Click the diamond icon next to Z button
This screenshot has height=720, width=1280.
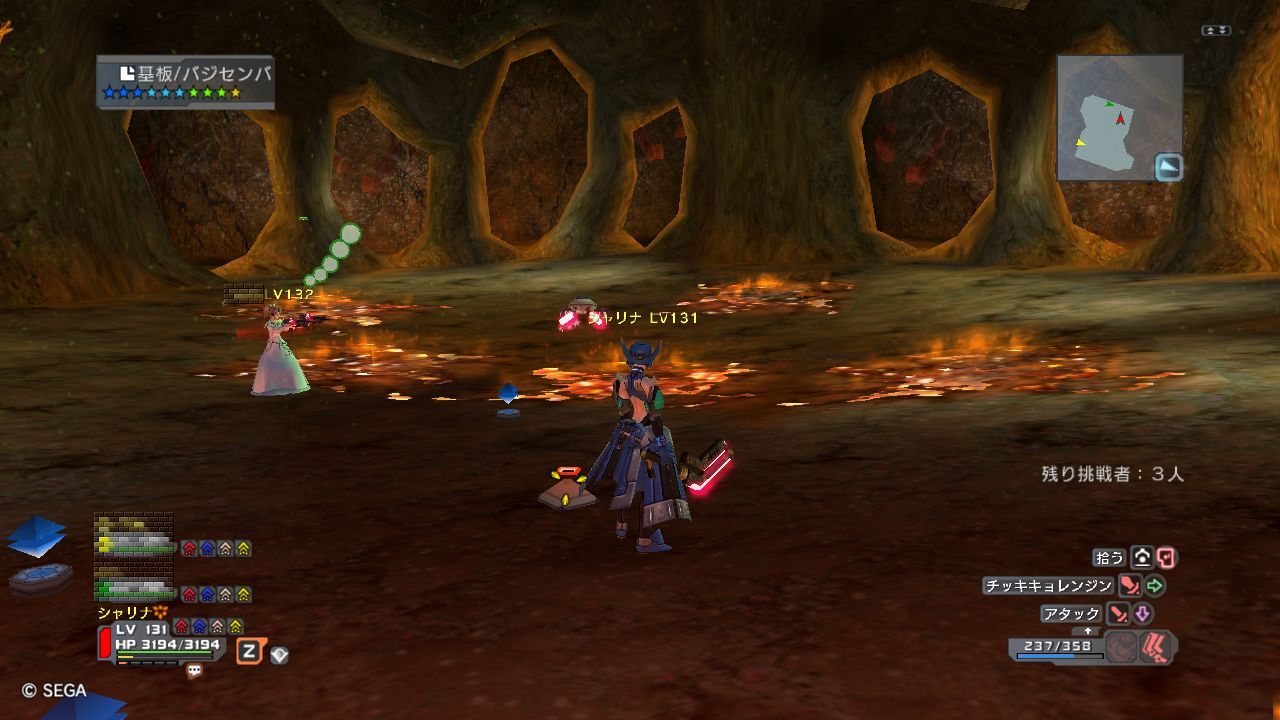coord(280,655)
